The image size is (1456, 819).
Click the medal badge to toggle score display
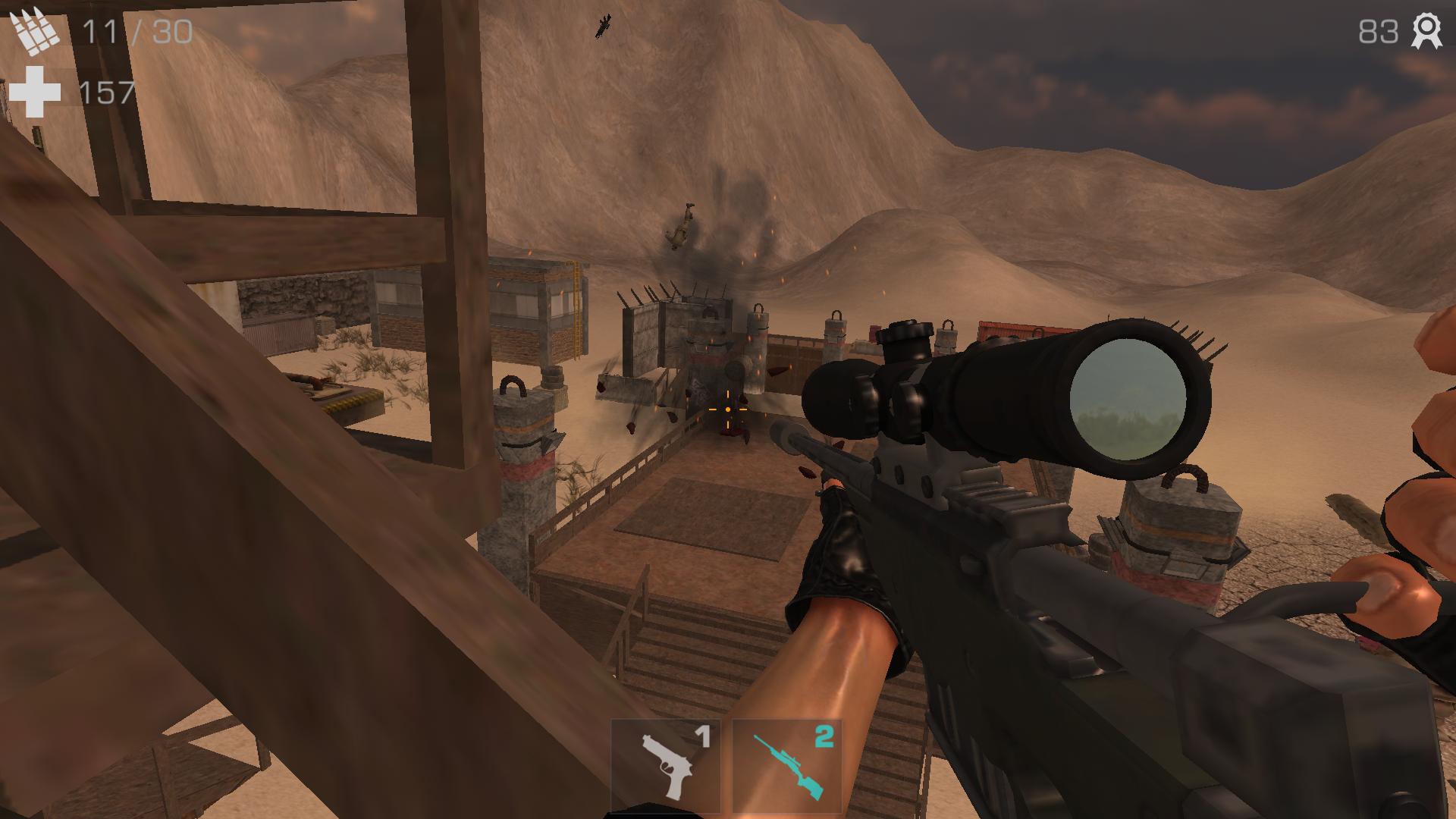tap(1429, 32)
